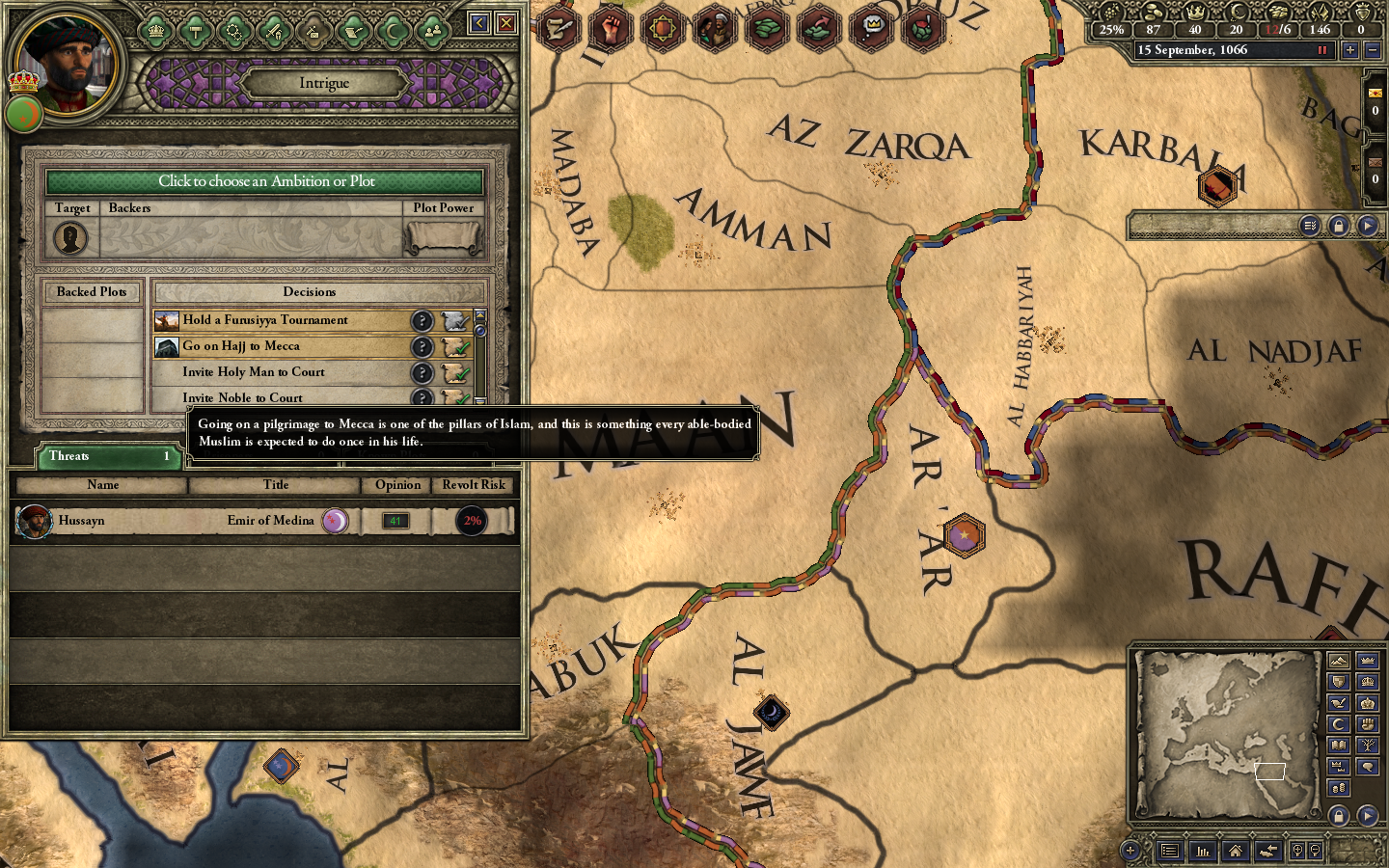
Task: Expand the Threats section header
Action: (x=106, y=456)
